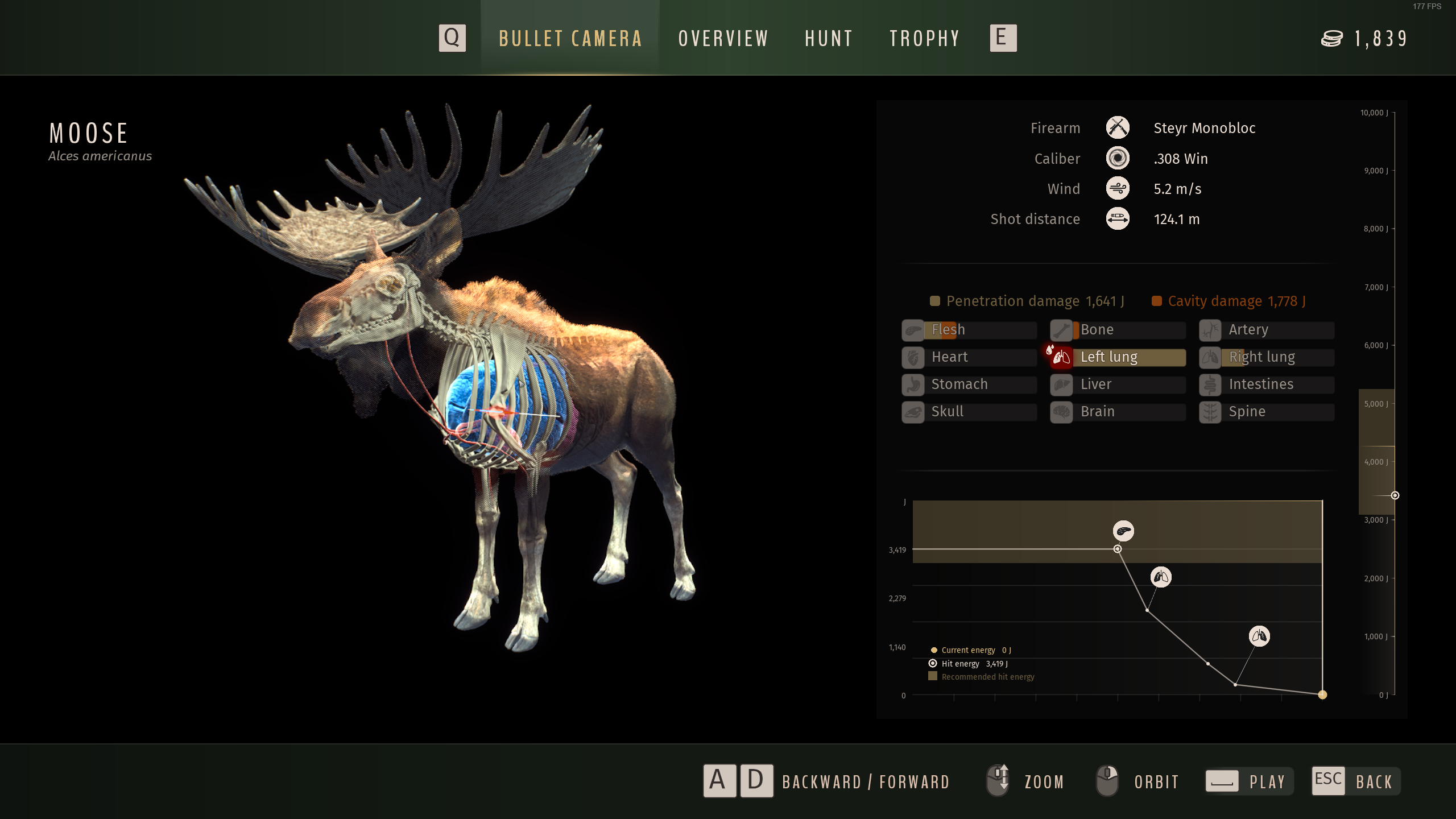Go back with the Back button
Viewport: 1456px width, 819px height.
[x=1356, y=781]
